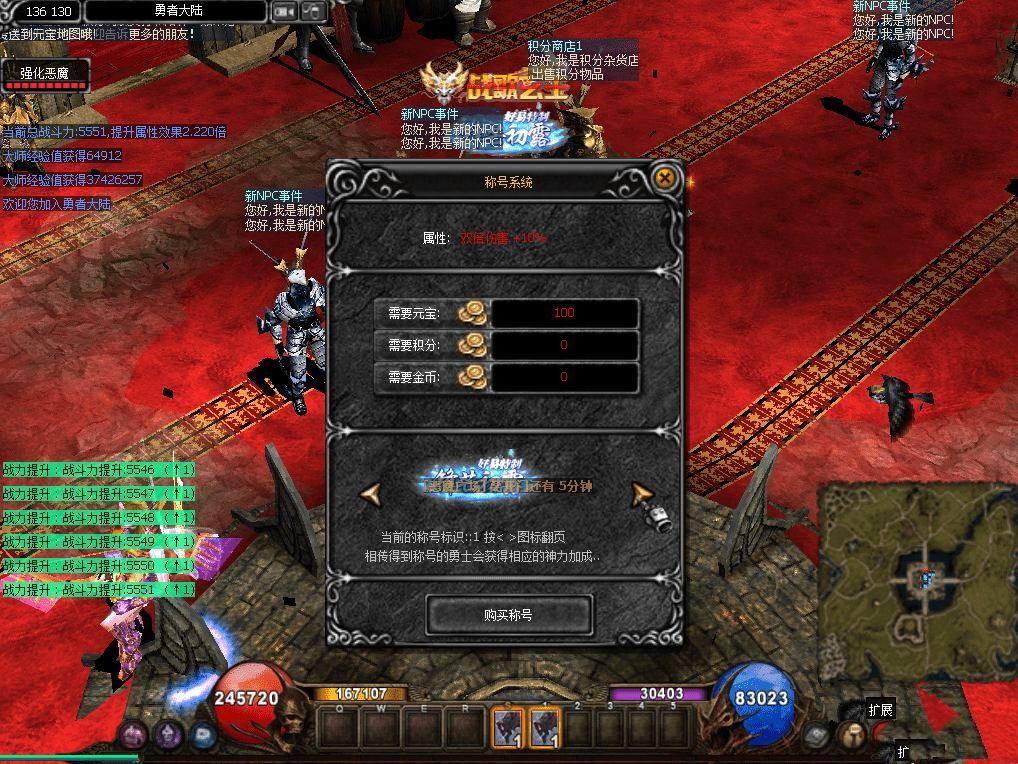Close the 称号系统 title window
Image resolution: width=1018 pixels, height=764 pixels.
coord(665,179)
